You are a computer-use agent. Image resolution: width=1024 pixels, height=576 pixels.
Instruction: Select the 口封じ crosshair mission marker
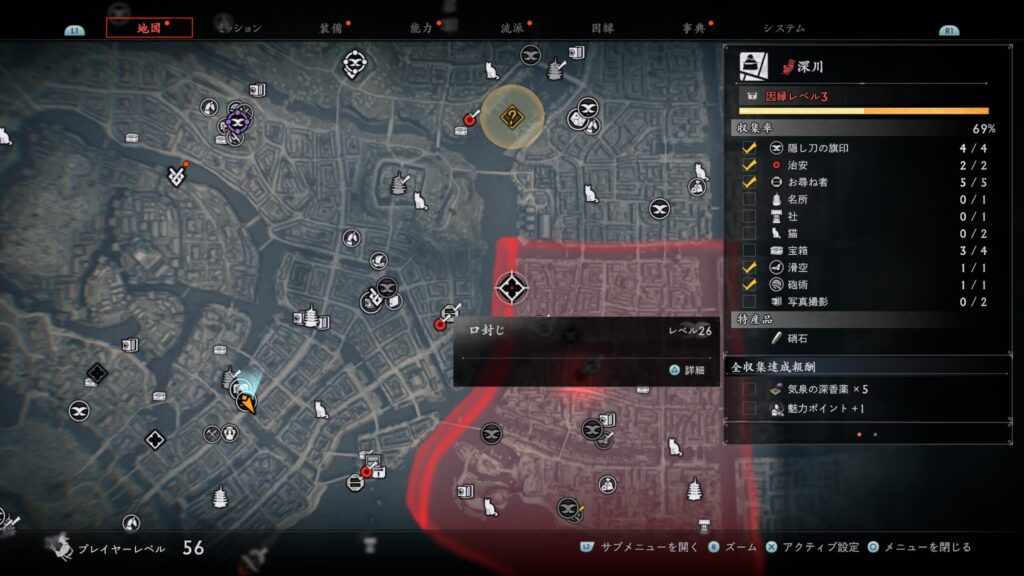512,289
